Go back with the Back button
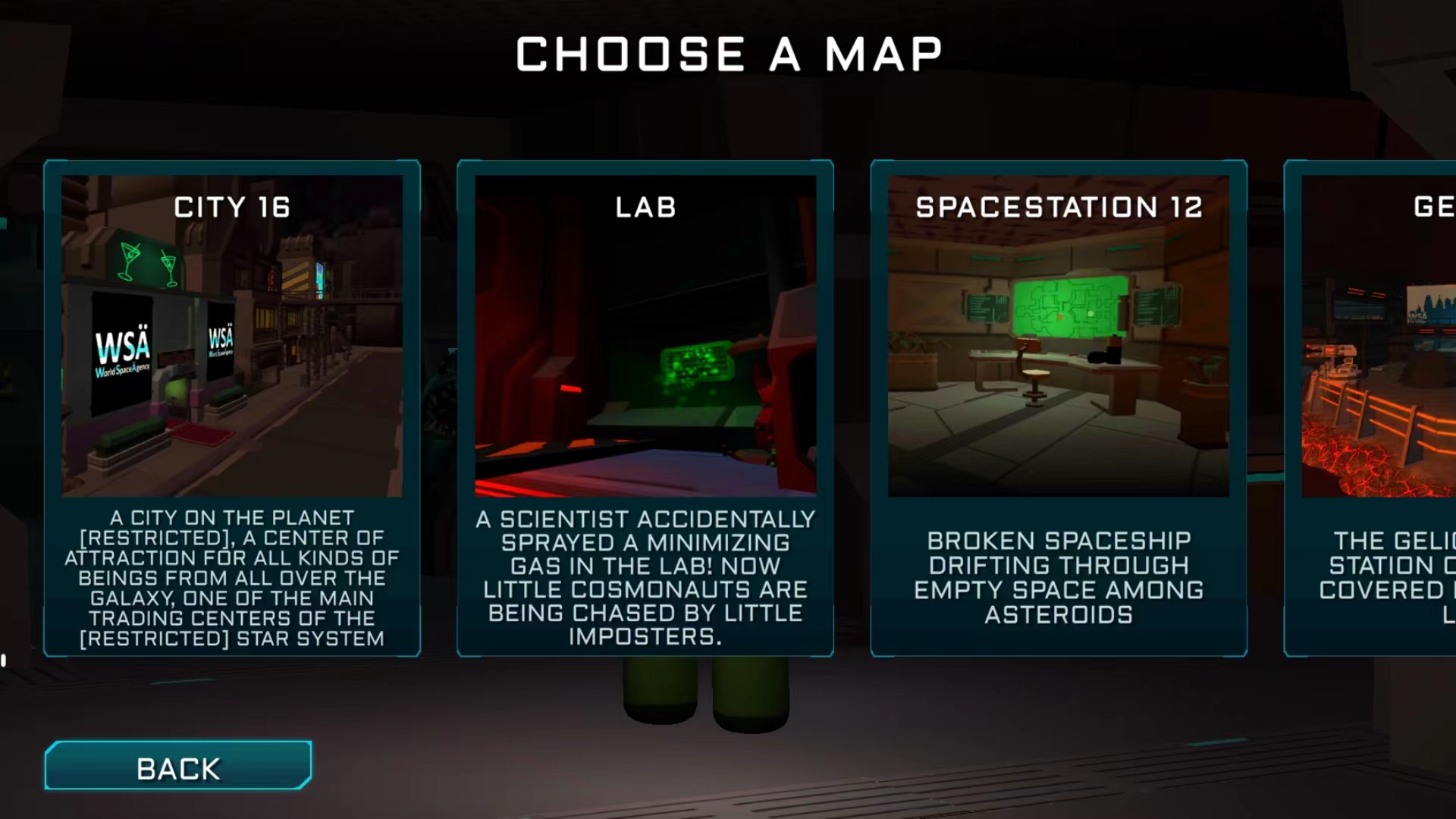 [x=178, y=766]
